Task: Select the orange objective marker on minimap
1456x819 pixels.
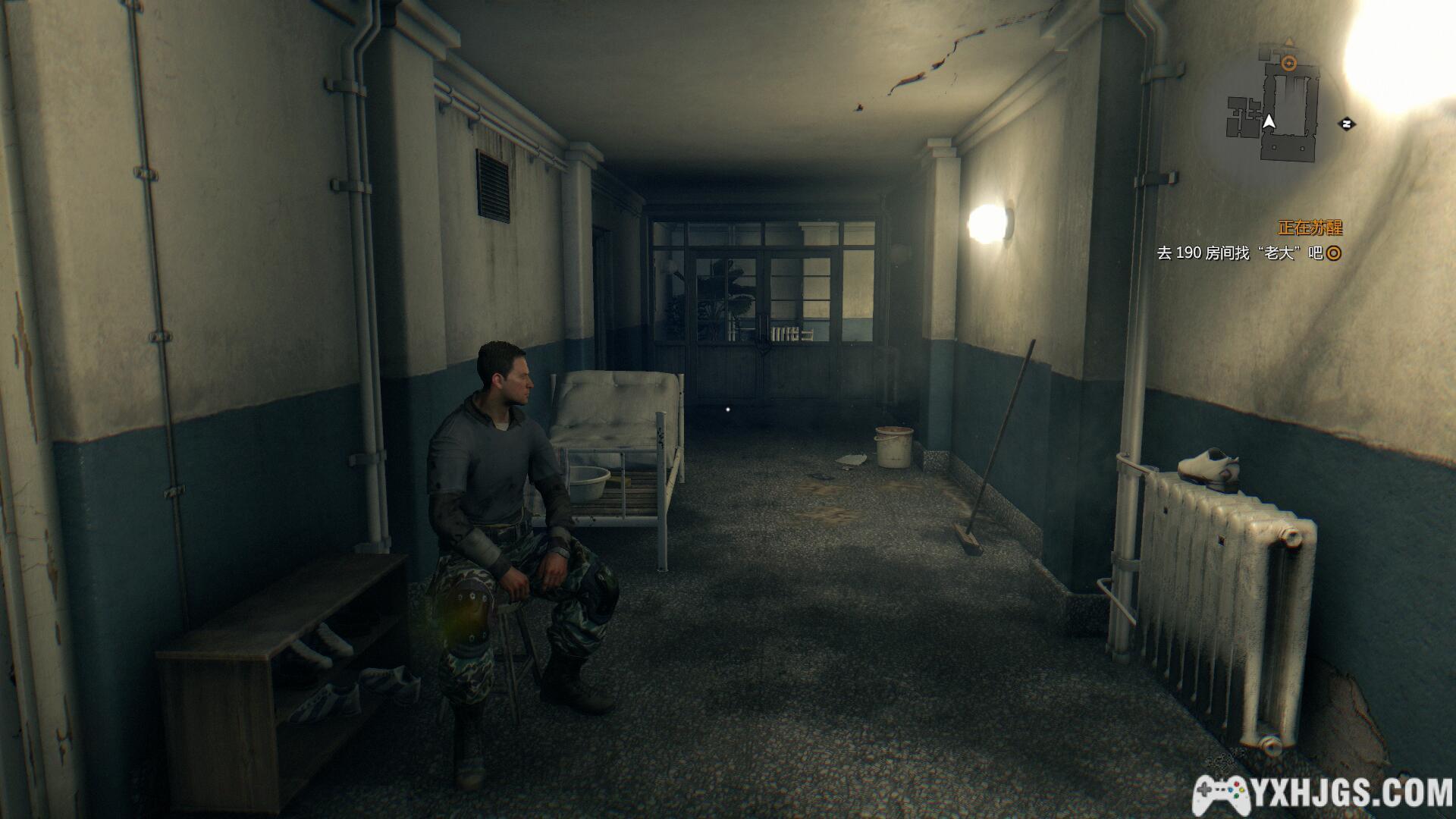Action: pyautogui.click(x=1288, y=63)
